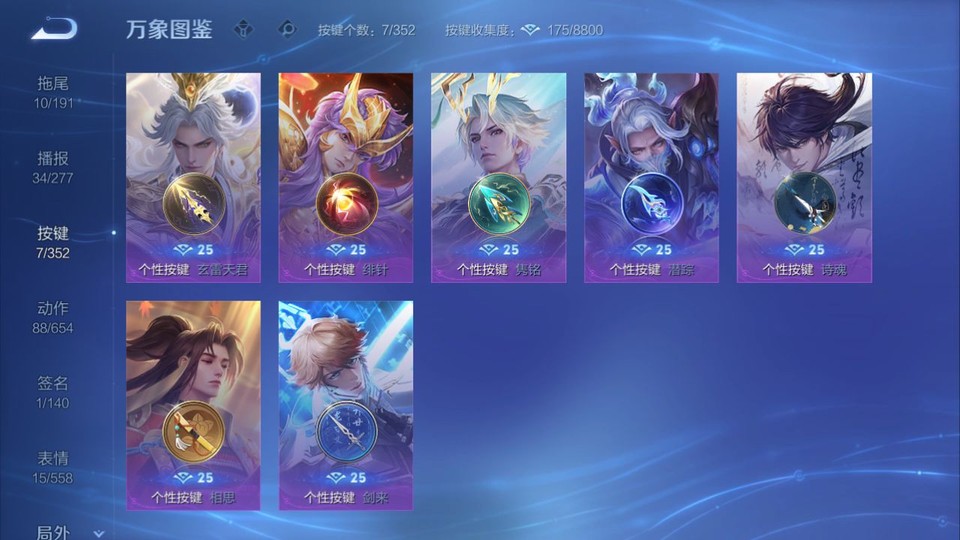Choose the 相思 custom button card
Image resolution: width=960 pixels, height=540 pixels.
tap(193, 405)
